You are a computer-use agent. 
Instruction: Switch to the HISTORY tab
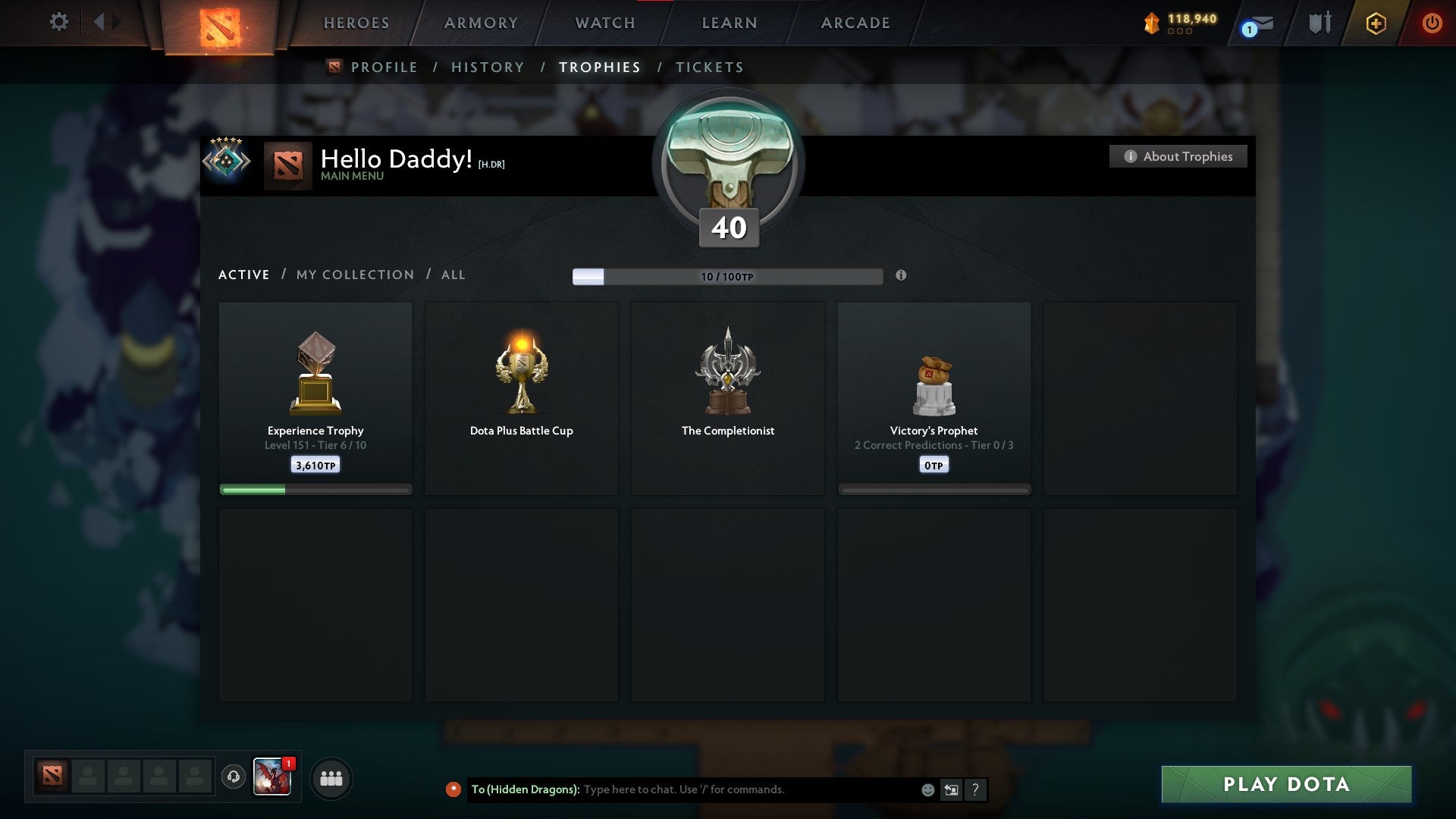(x=487, y=67)
